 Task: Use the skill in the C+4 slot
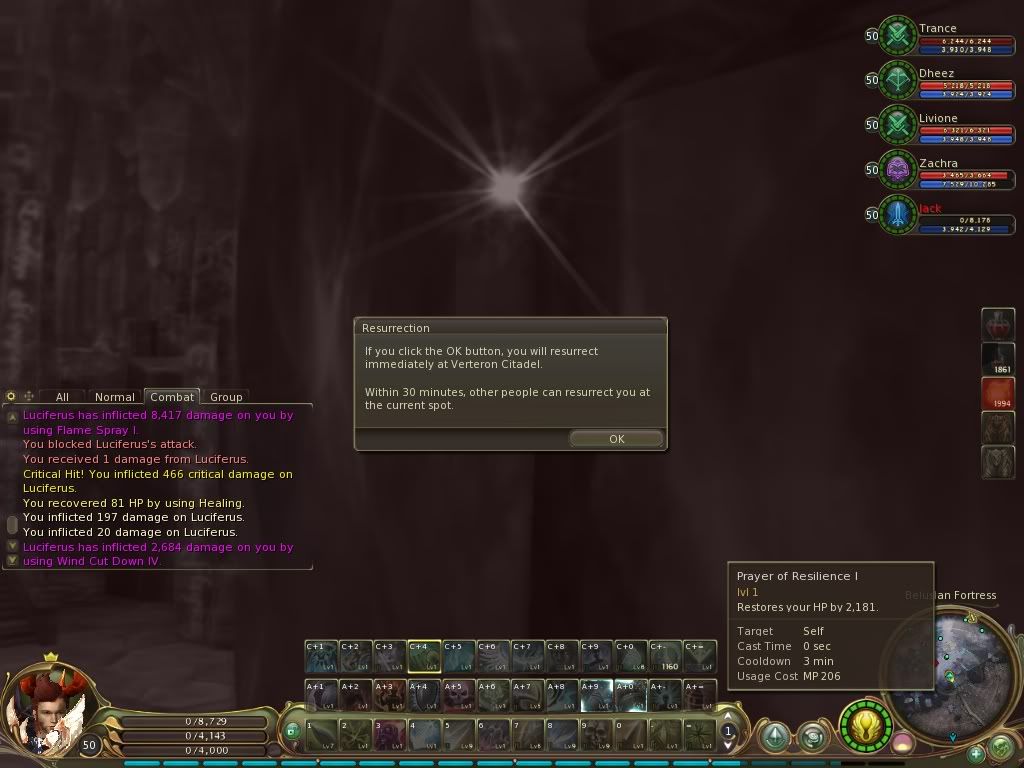pos(424,656)
